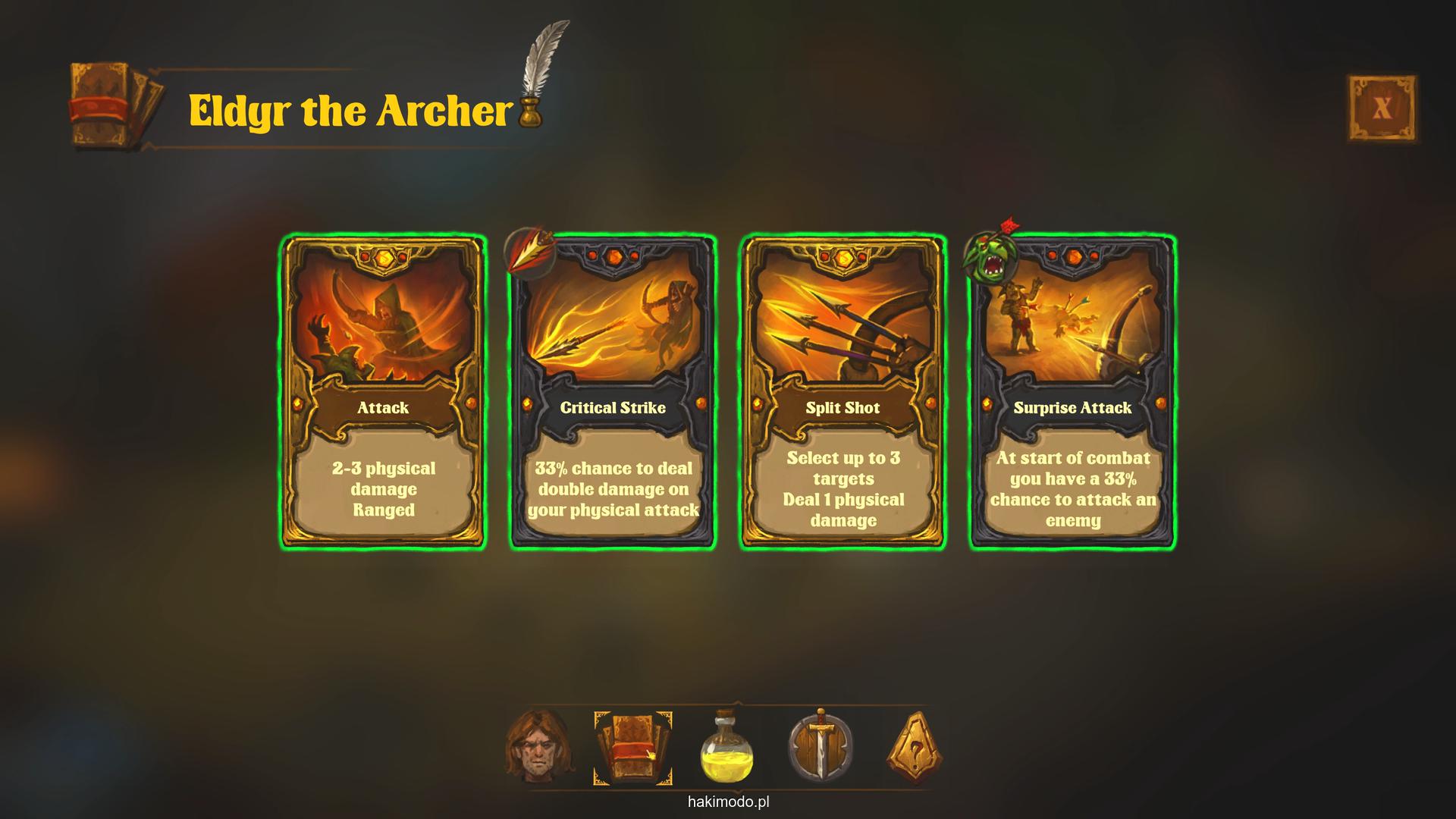Pick the Split Shot card

tap(843, 392)
